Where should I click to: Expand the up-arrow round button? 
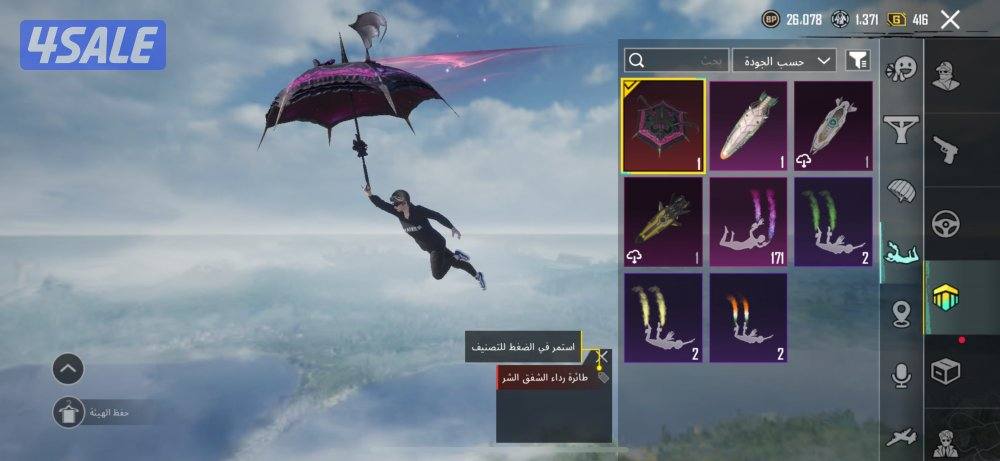click(67, 369)
